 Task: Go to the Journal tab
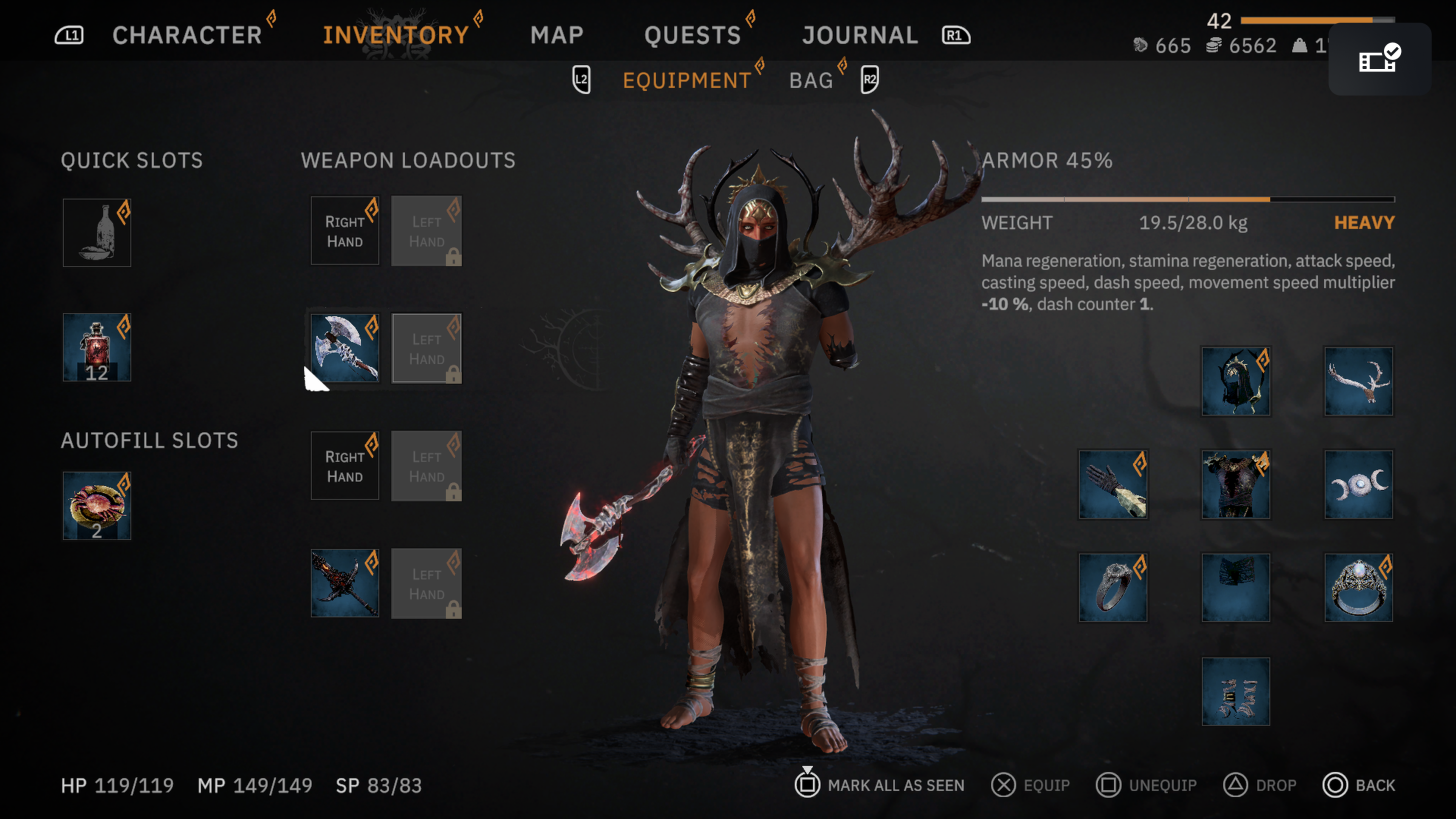859,35
